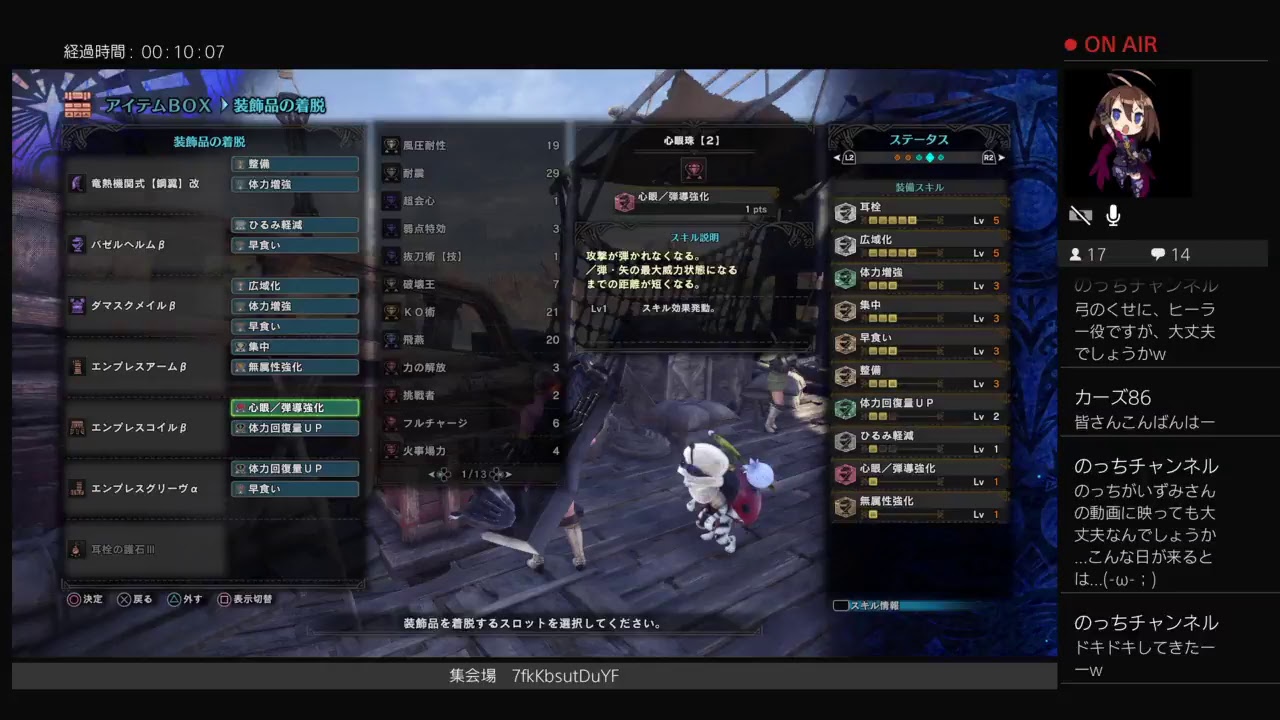Click the left arrow beside 1/13 pager

(x=431, y=476)
